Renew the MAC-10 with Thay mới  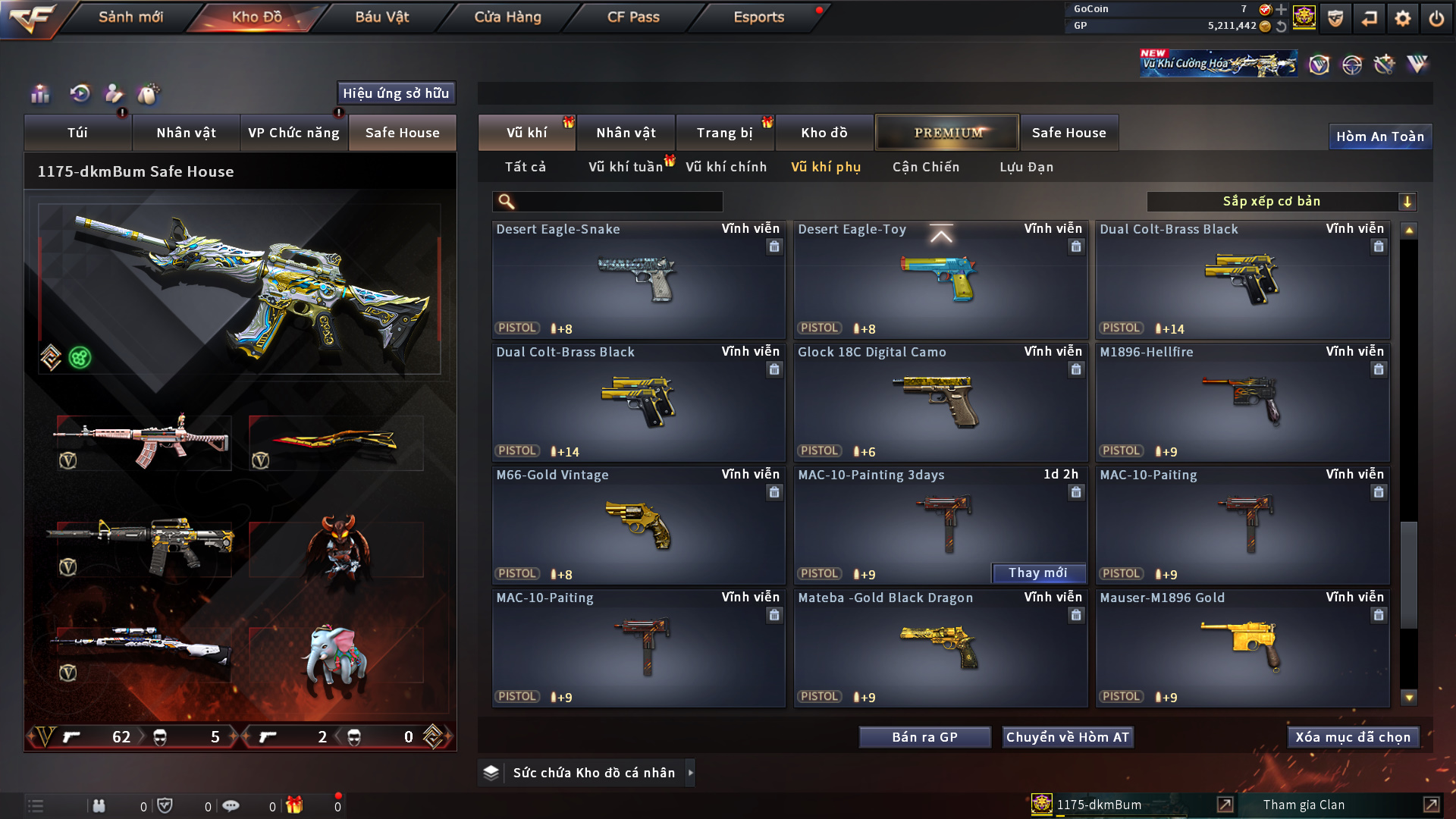pos(1037,573)
